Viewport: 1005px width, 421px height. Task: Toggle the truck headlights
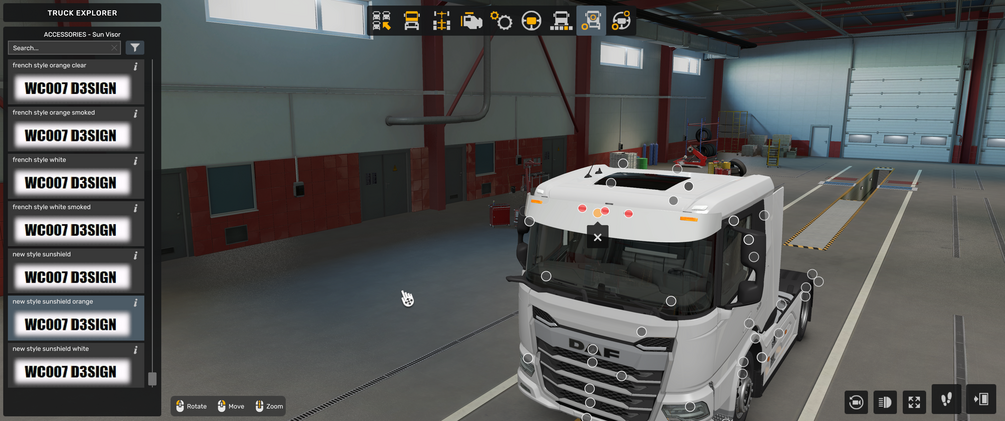click(885, 401)
